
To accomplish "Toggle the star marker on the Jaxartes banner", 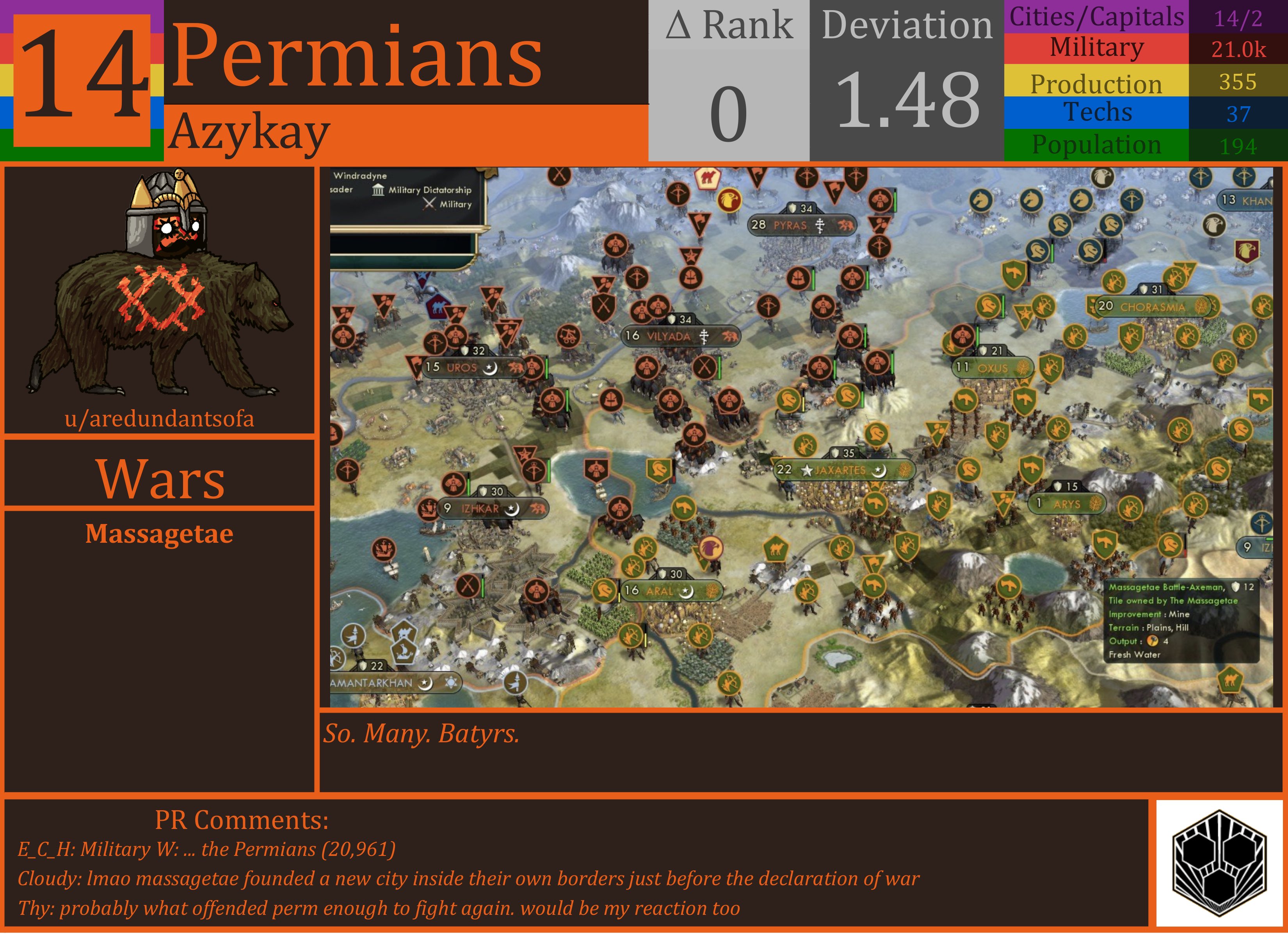I will pyautogui.click(x=807, y=471).
